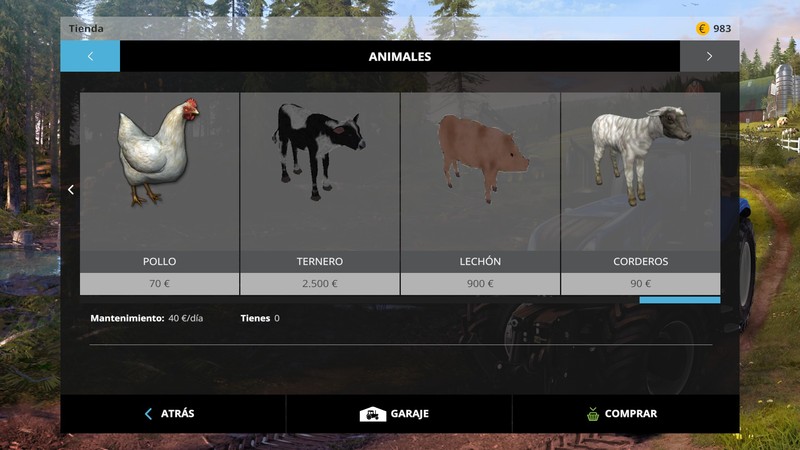Image resolution: width=800 pixels, height=450 pixels.
Task: Go back with the Atrás button
Action: 172,413
